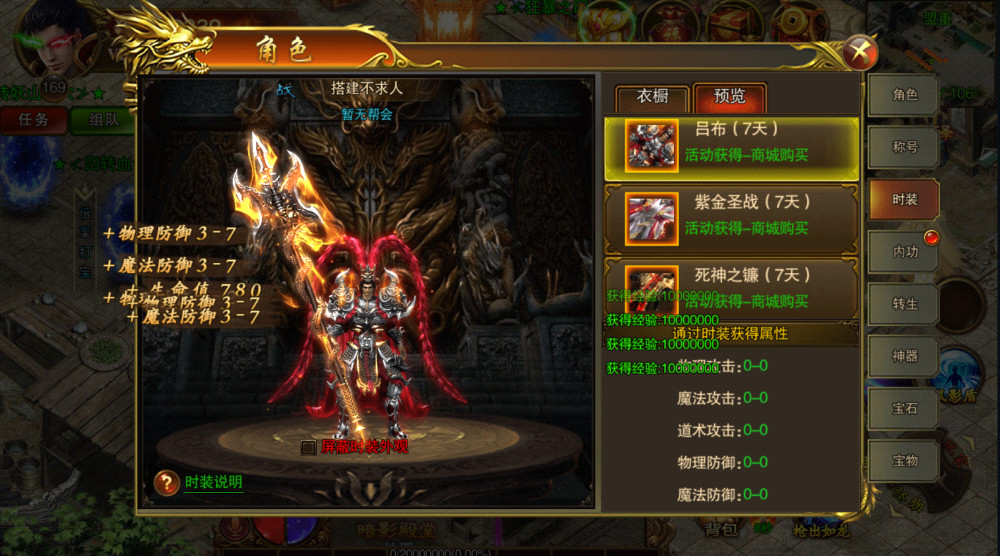Select the 紫金圣战 (7天) costume
This screenshot has width=1000, height=556.
tap(731, 216)
